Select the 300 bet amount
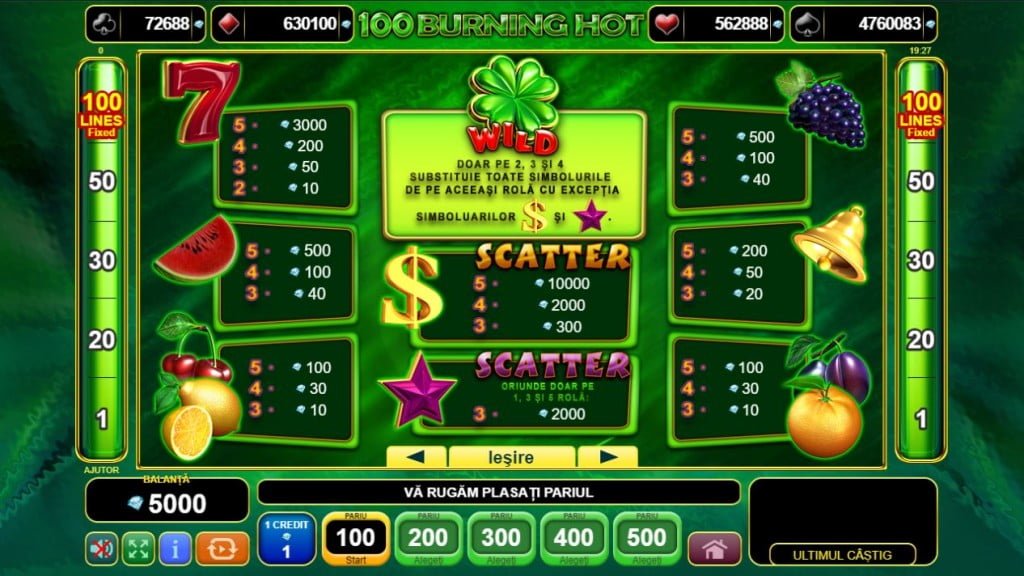Image resolution: width=1024 pixels, height=576 pixels. click(502, 538)
